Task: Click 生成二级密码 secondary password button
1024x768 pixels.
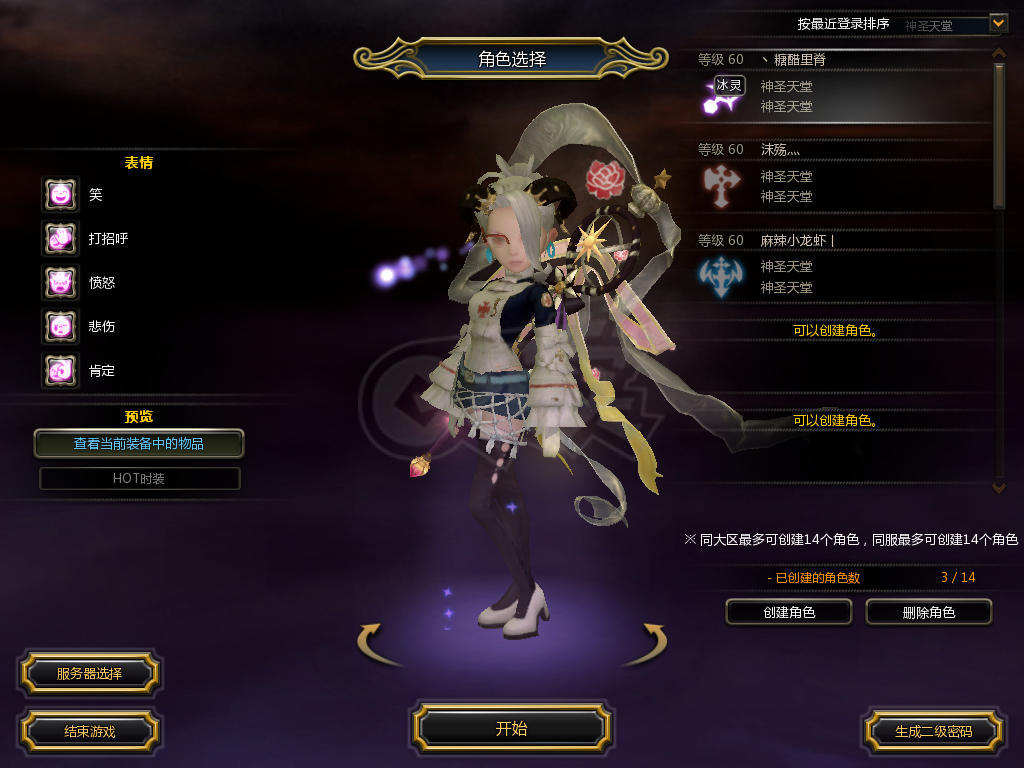Action: 933,731
